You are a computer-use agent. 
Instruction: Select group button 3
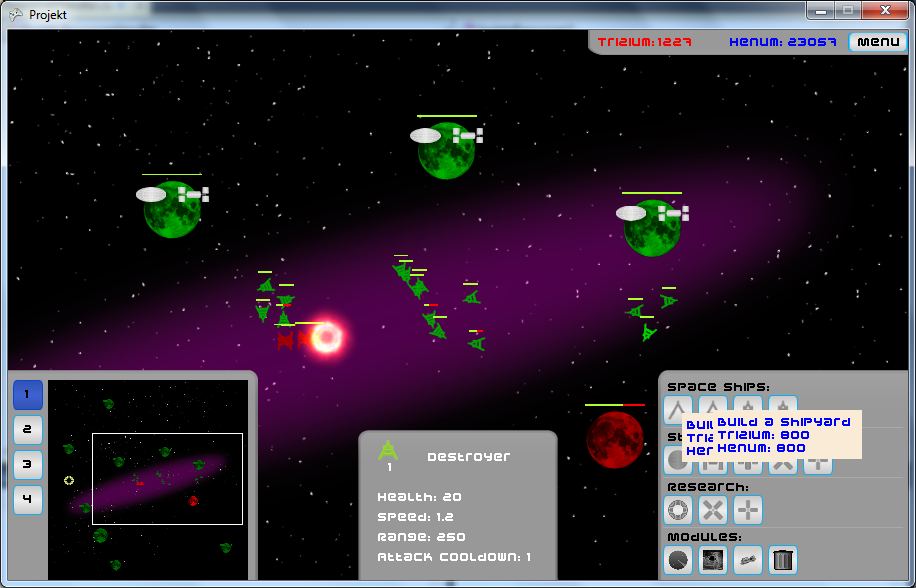tap(28, 464)
